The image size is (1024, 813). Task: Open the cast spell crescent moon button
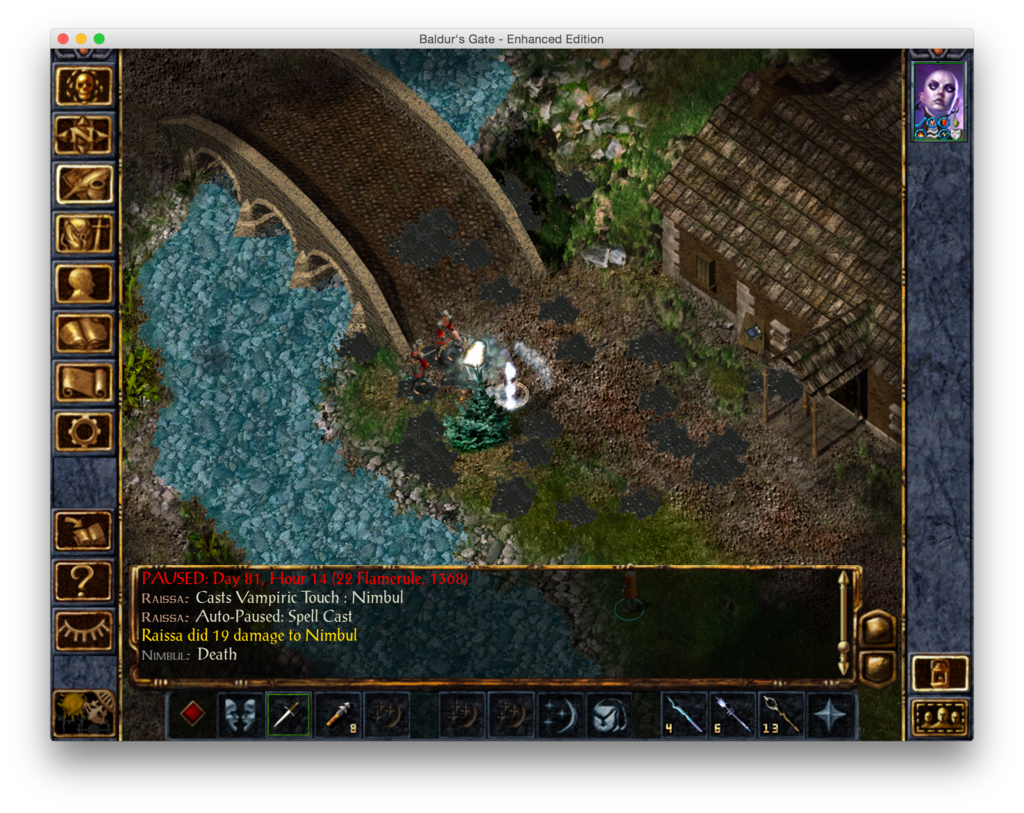point(560,715)
